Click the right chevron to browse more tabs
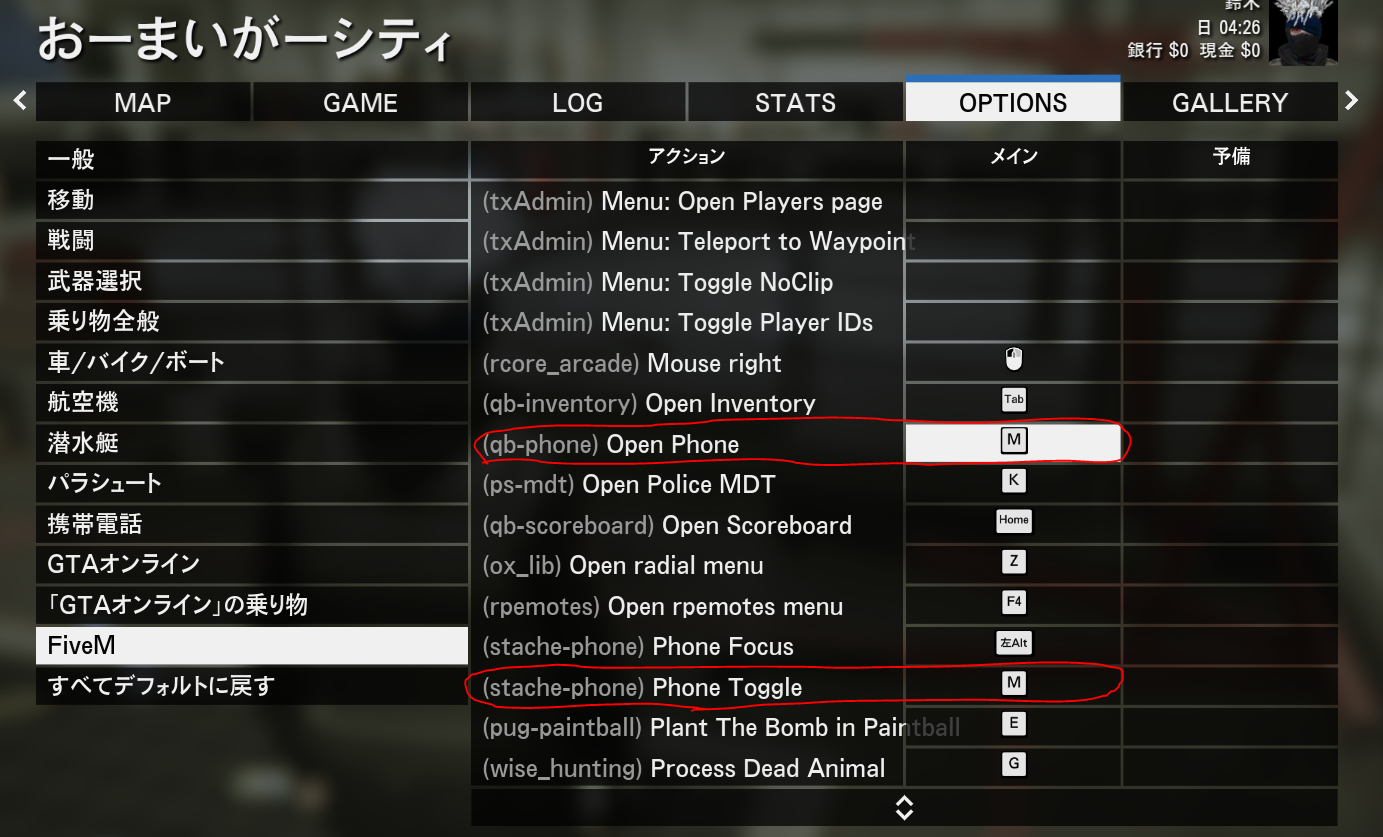The width and height of the screenshot is (1383, 837). [x=1352, y=100]
